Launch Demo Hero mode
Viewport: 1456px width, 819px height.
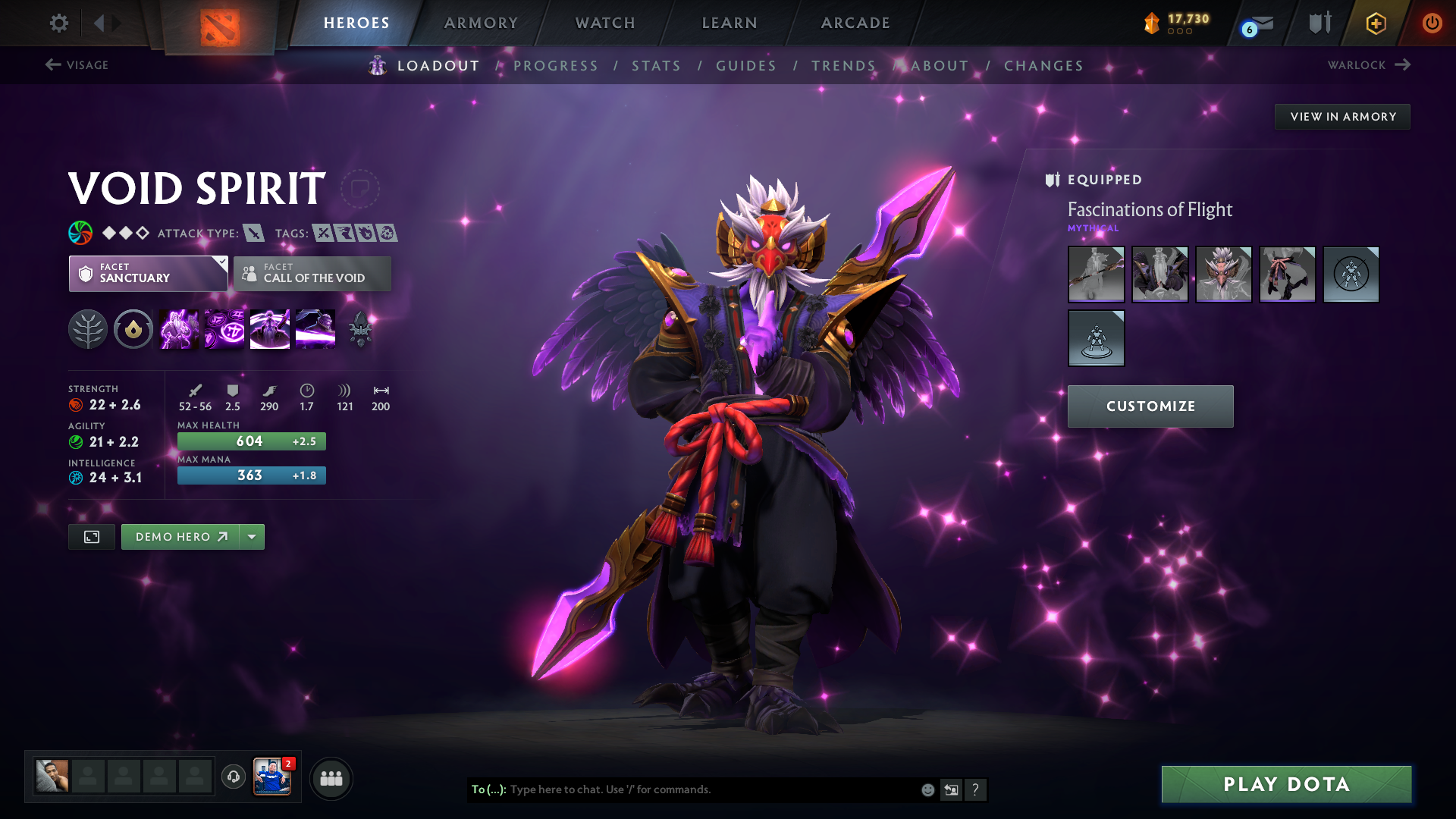tap(180, 537)
